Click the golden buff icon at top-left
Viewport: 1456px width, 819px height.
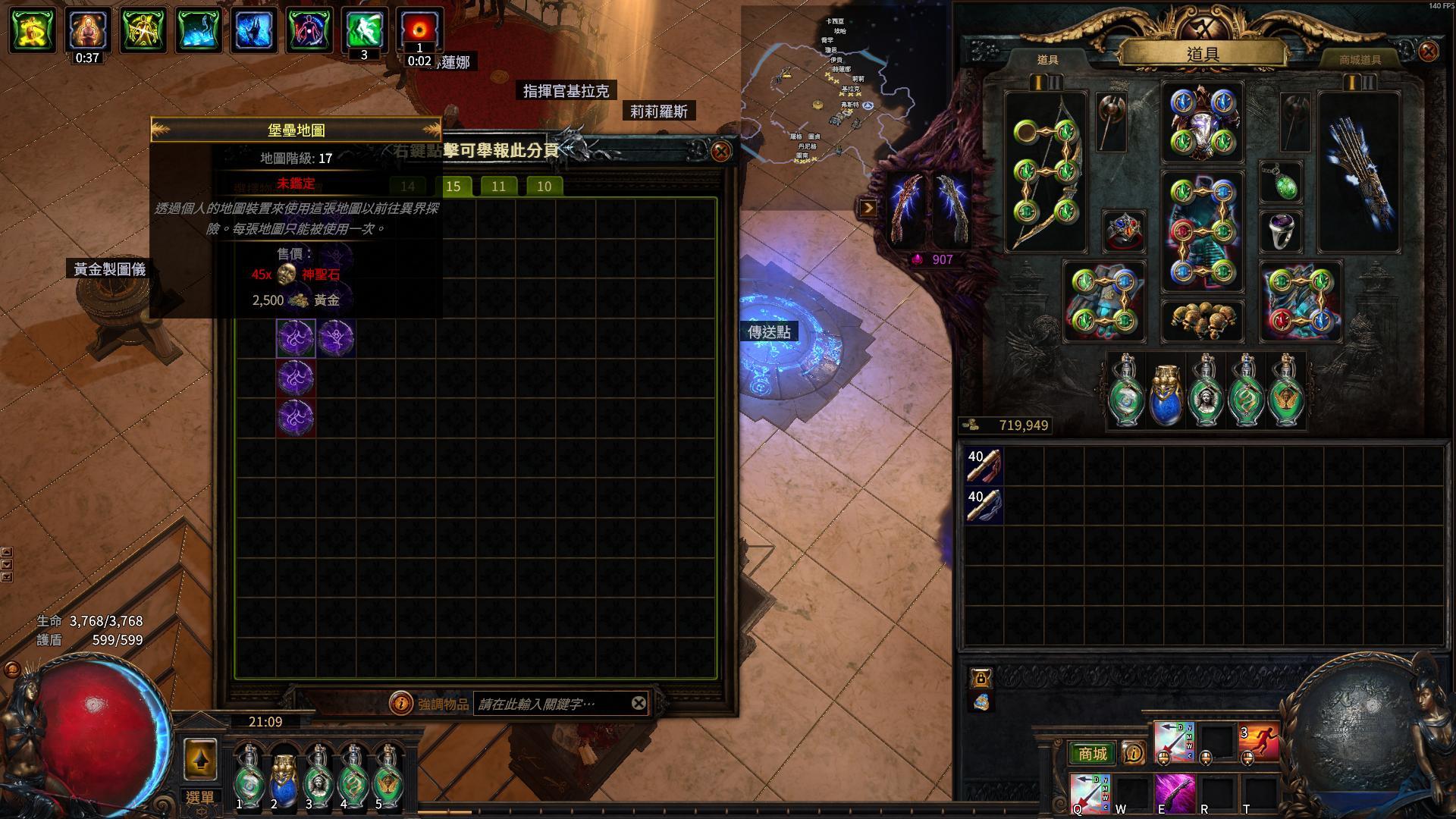(x=30, y=30)
